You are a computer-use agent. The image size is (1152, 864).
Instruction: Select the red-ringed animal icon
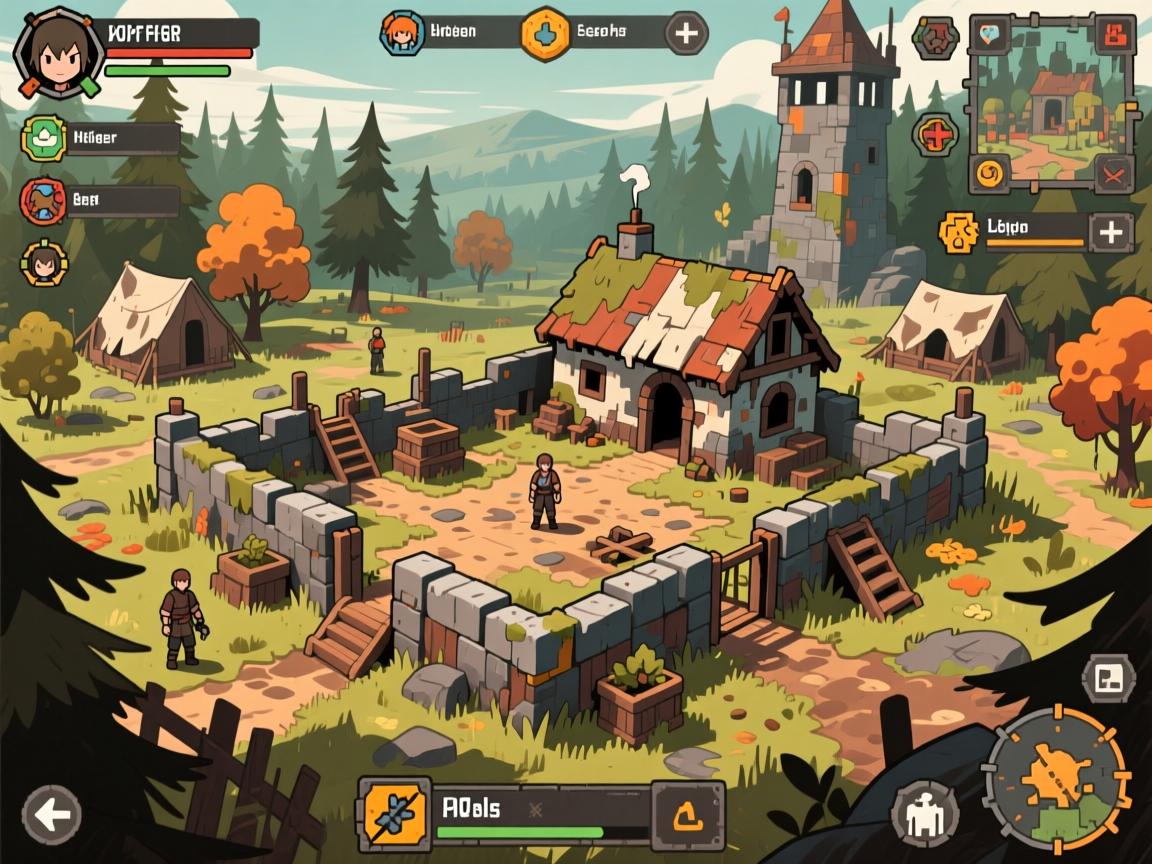tap(43, 200)
